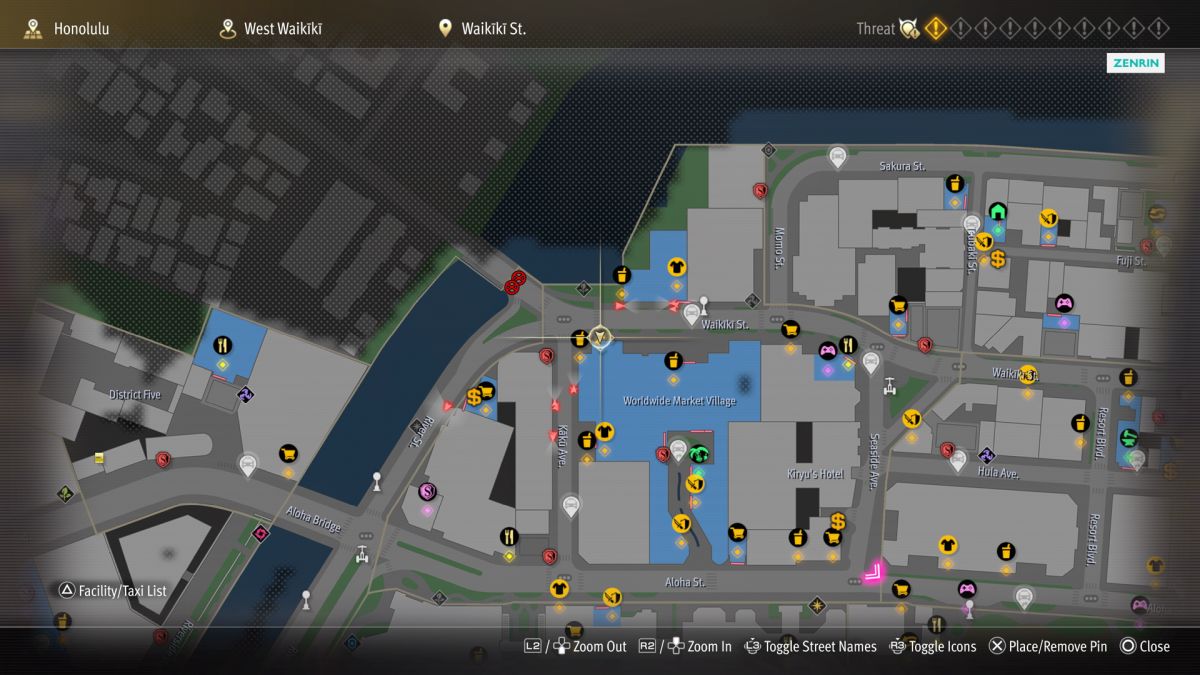Select the green house safehouse marker
This screenshot has width=1200, height=675.
point(997,211)
